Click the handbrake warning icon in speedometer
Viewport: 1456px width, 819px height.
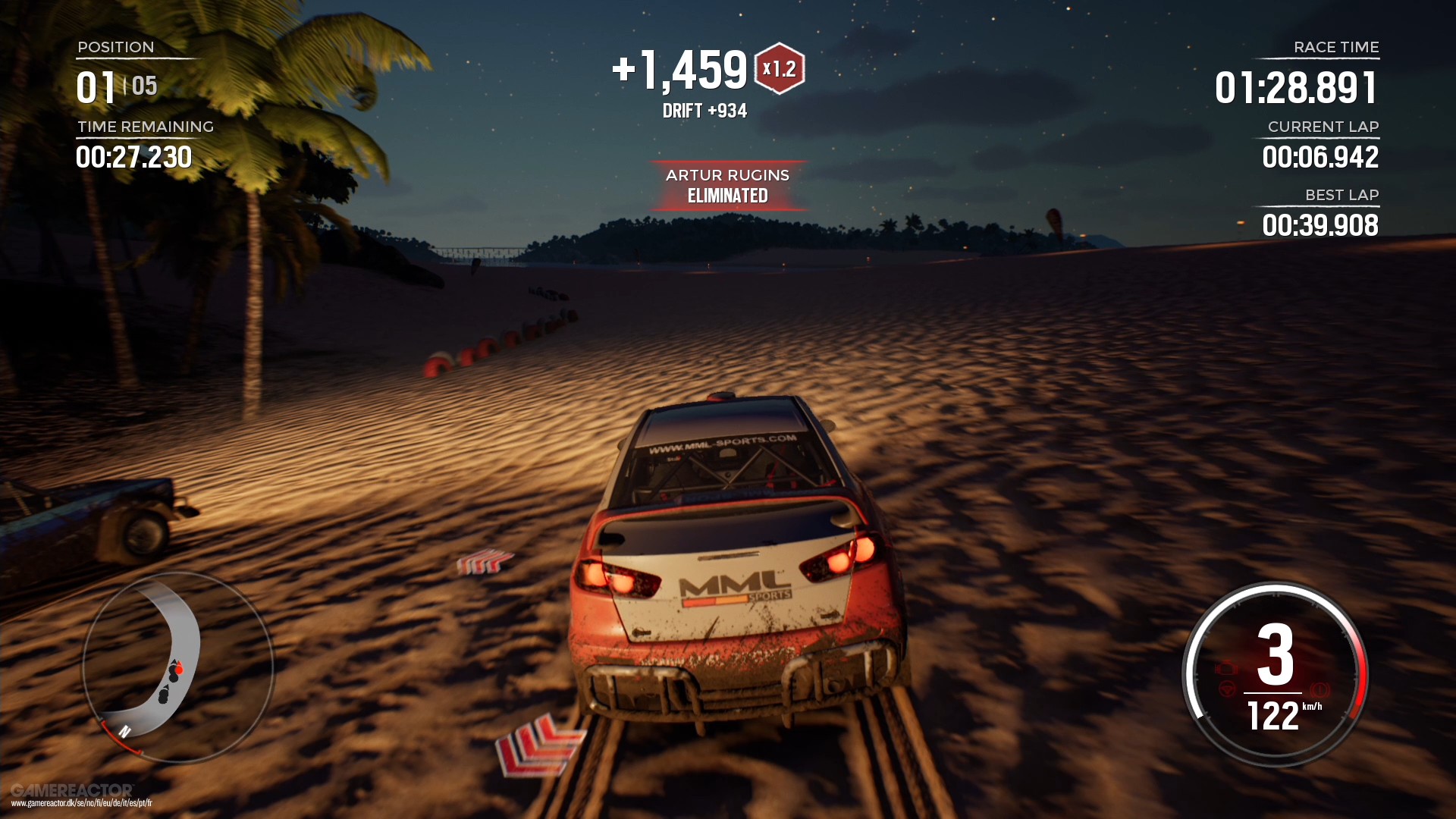click(x=1321, y=688)
